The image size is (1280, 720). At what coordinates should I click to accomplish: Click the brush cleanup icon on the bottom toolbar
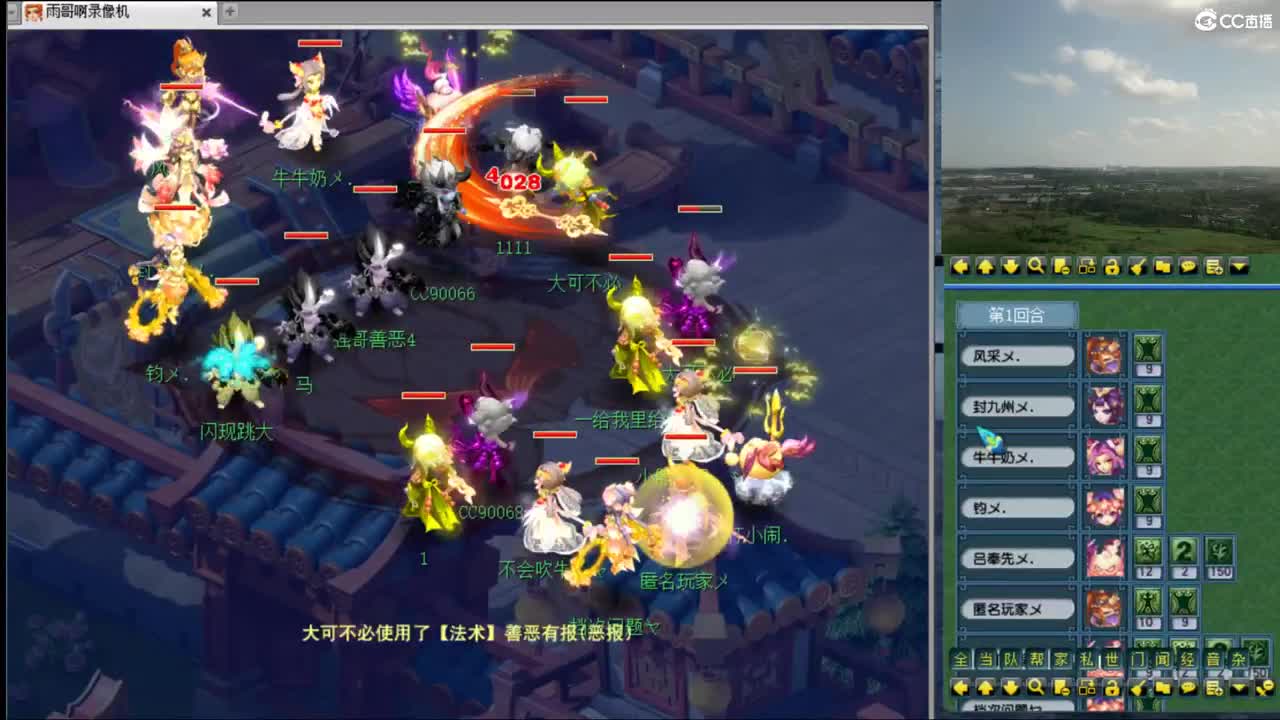(1137, 688)
